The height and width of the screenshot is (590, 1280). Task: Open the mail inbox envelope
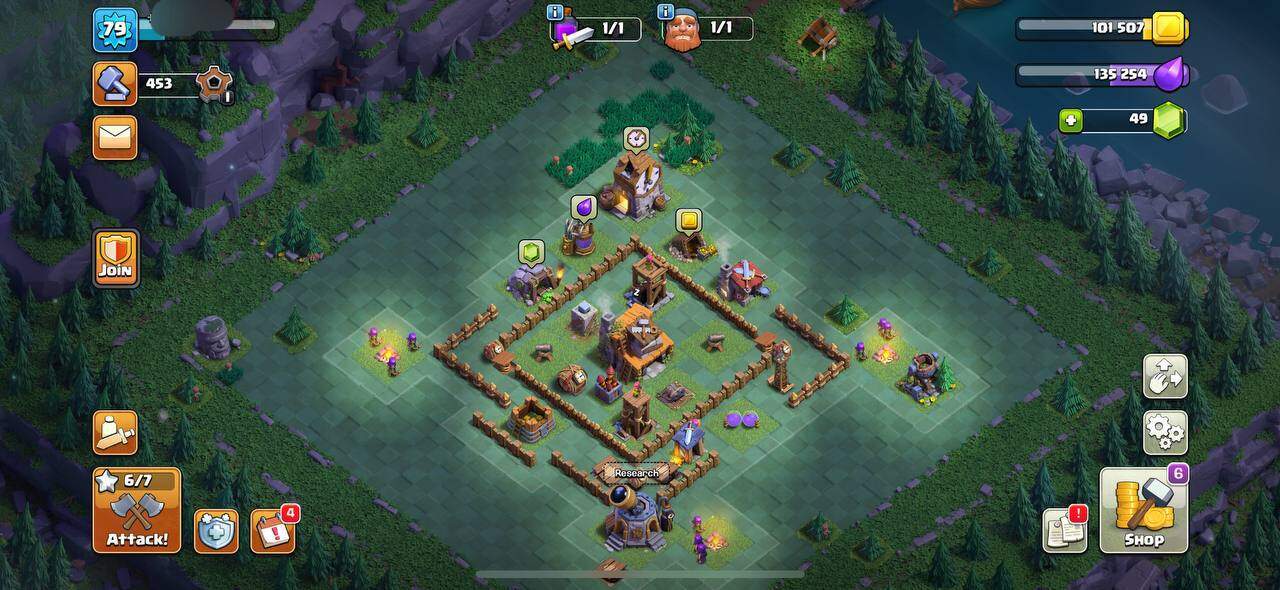(115, 137)
